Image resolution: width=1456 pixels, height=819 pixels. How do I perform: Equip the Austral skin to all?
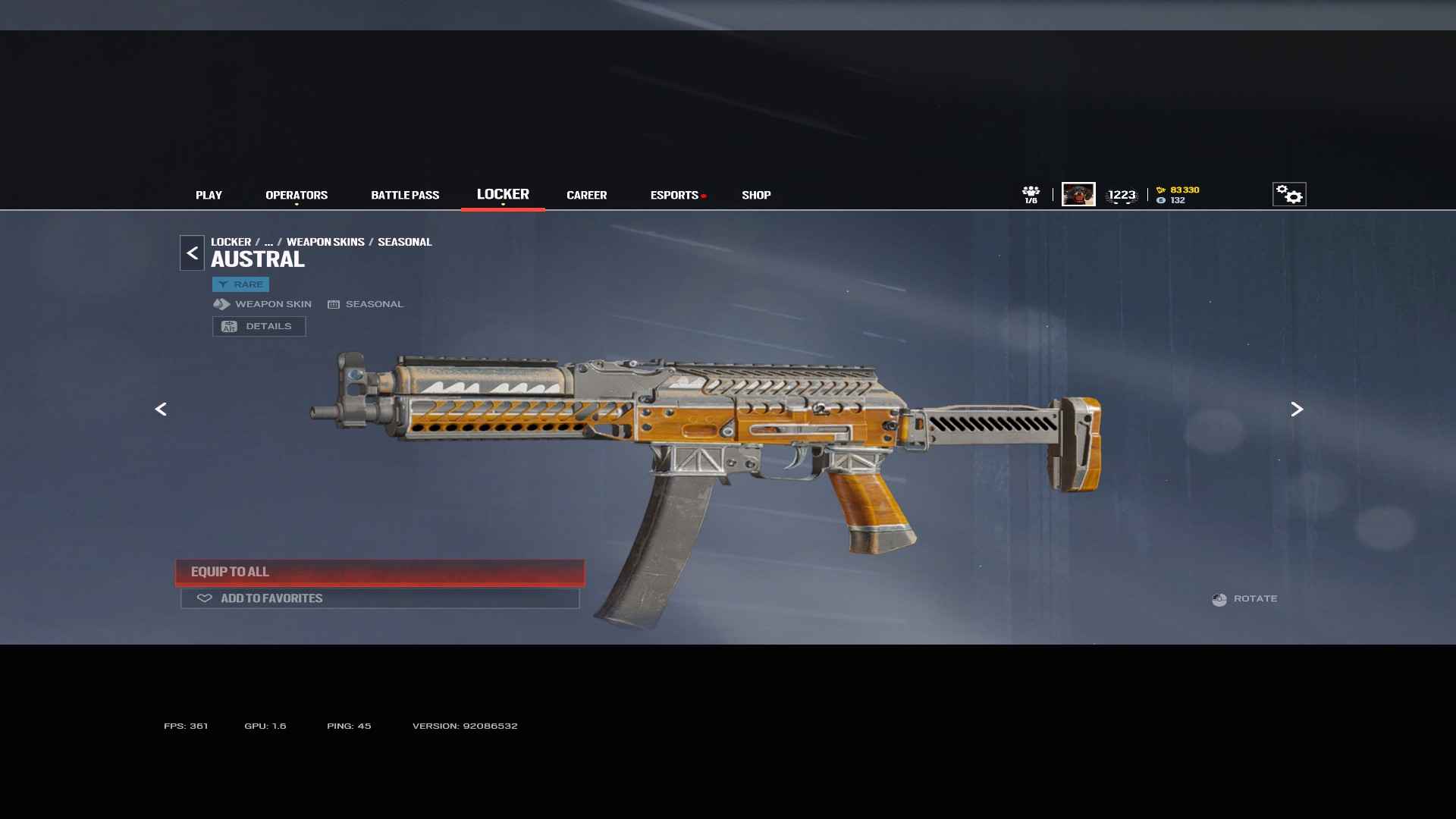pos(380,572)
